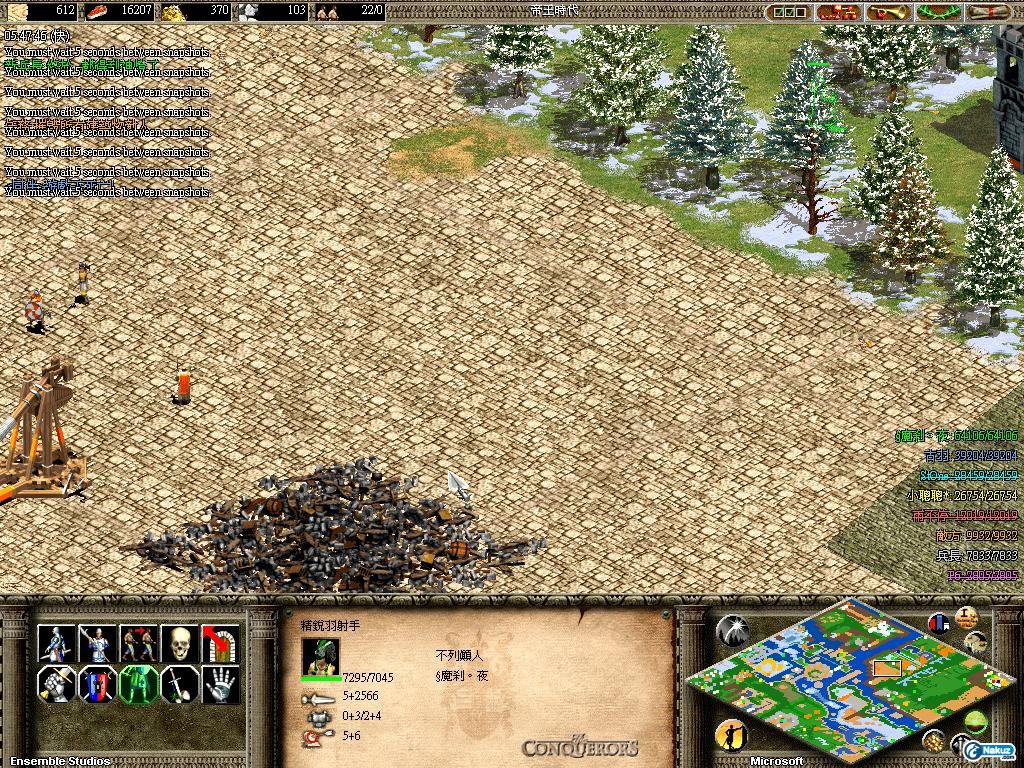1024x768 pixels.
Task: Set defensive stance with spearman icon
Action: pos(98,643)
